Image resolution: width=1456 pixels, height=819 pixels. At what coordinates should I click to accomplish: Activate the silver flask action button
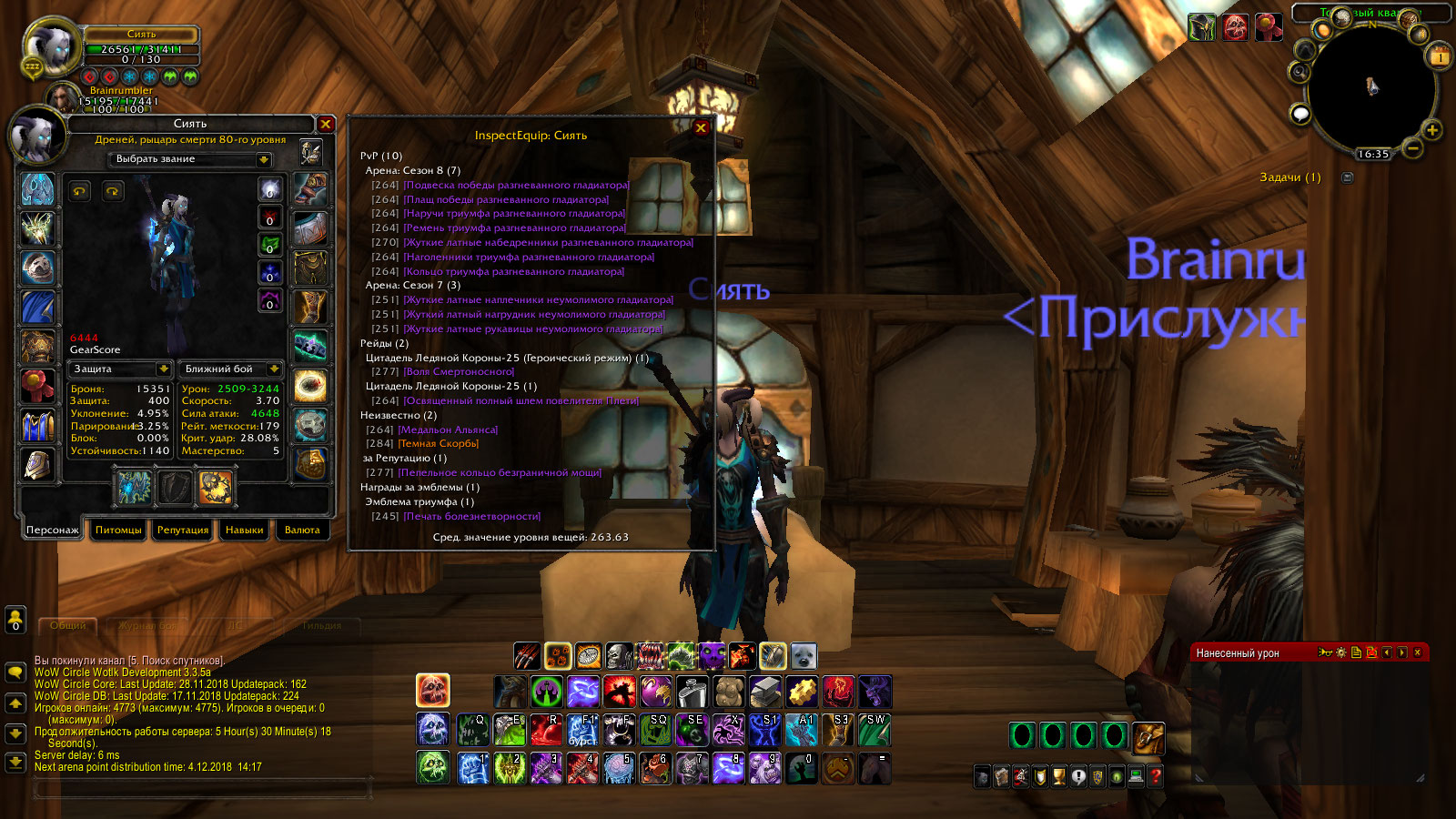point(692,693)
